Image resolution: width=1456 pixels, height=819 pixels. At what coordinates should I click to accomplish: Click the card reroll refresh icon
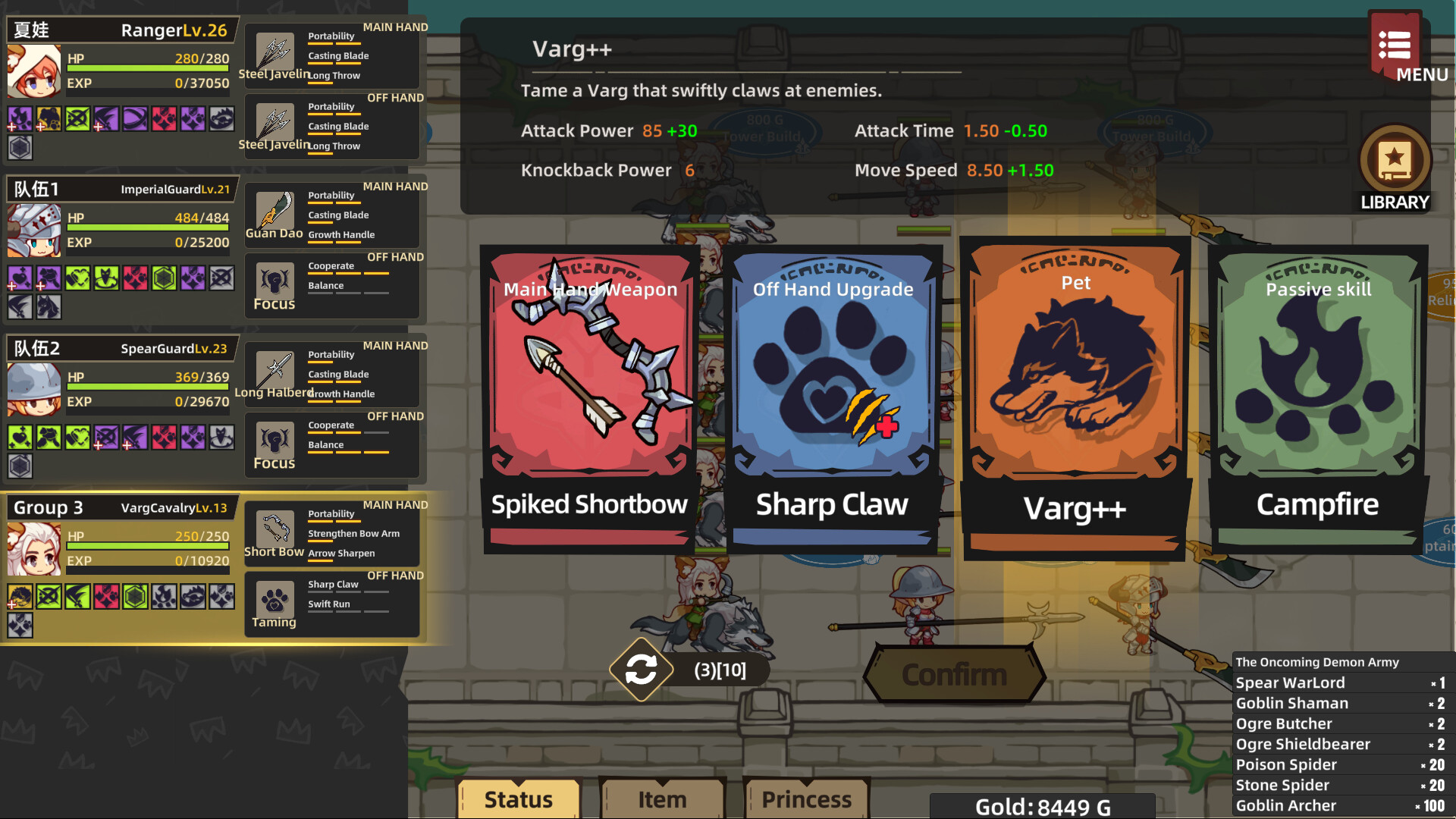click(x=641, y=670)
